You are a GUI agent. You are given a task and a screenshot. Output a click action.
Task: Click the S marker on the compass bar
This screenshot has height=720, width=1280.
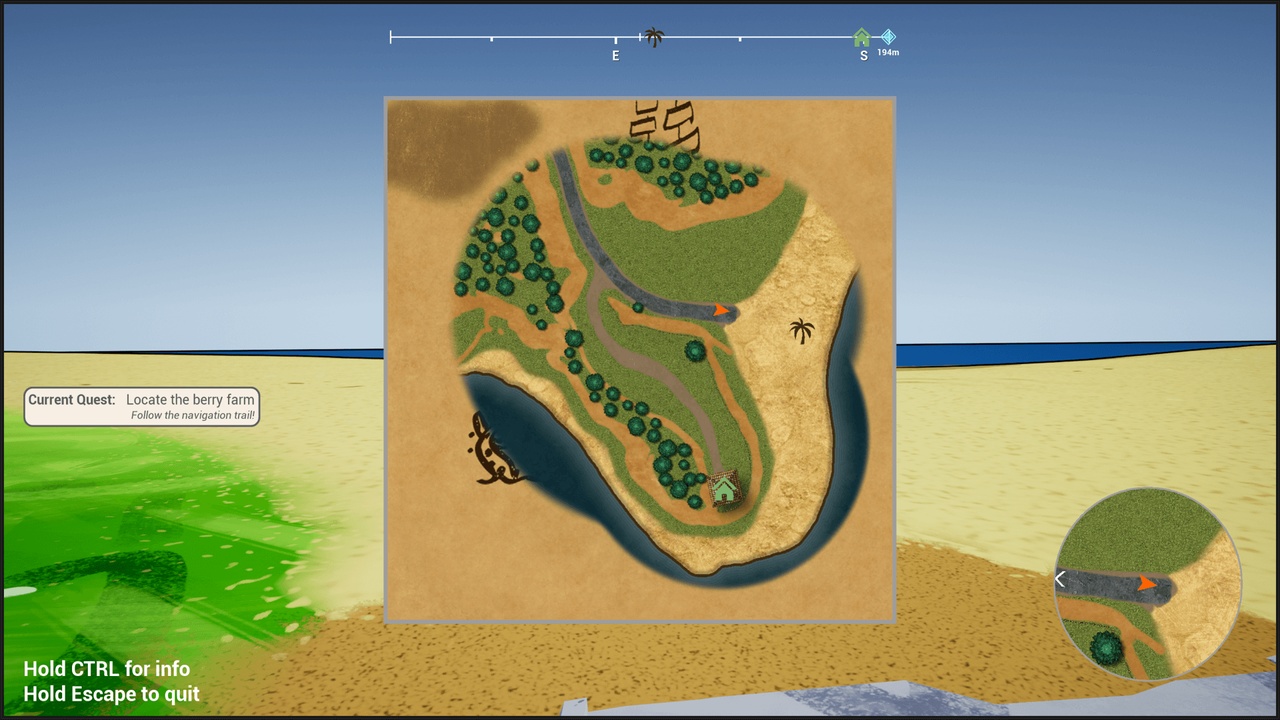[x=862, y=55]
